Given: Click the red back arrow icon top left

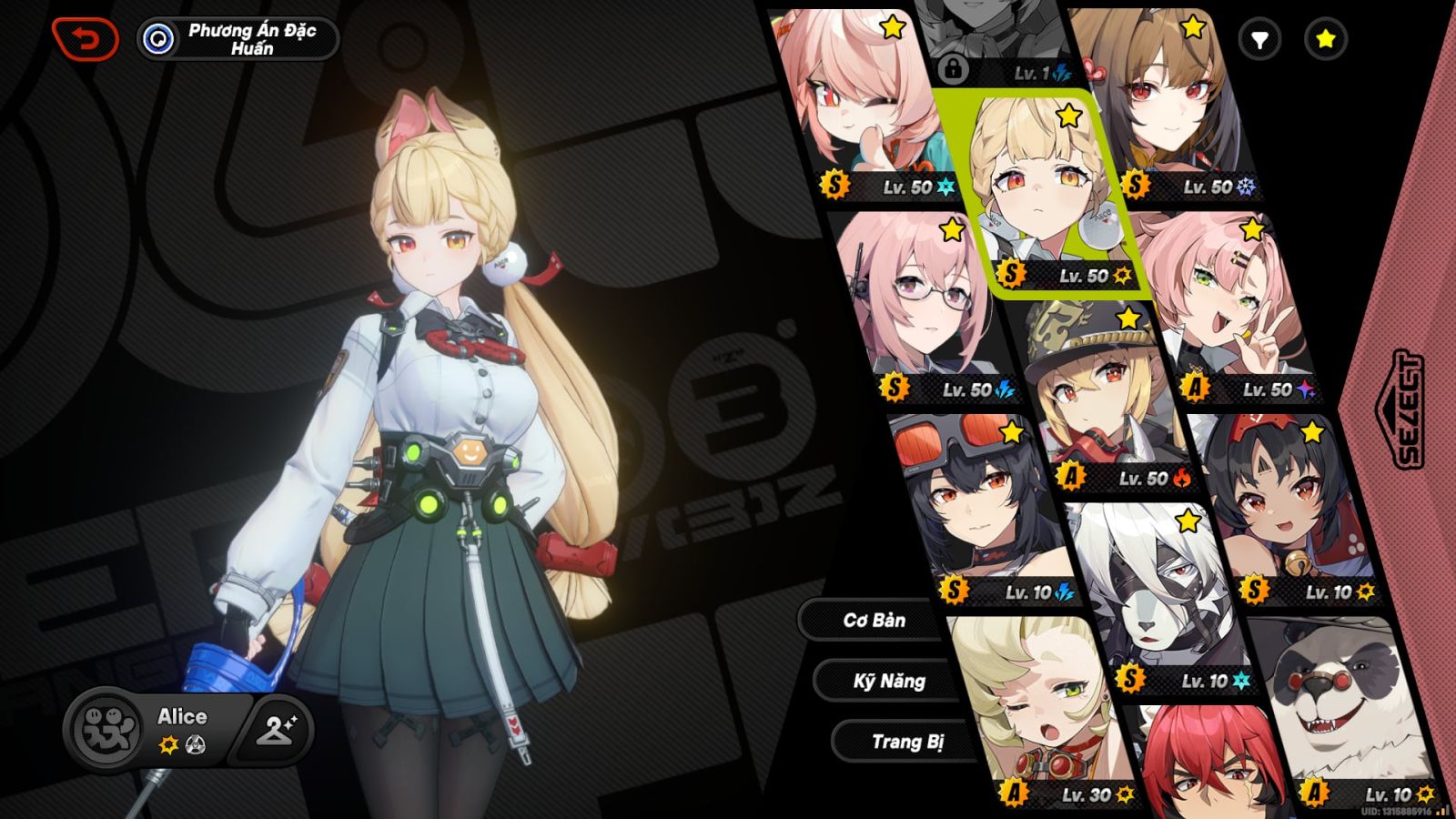Looking at the screenshot, I should 86,38.
